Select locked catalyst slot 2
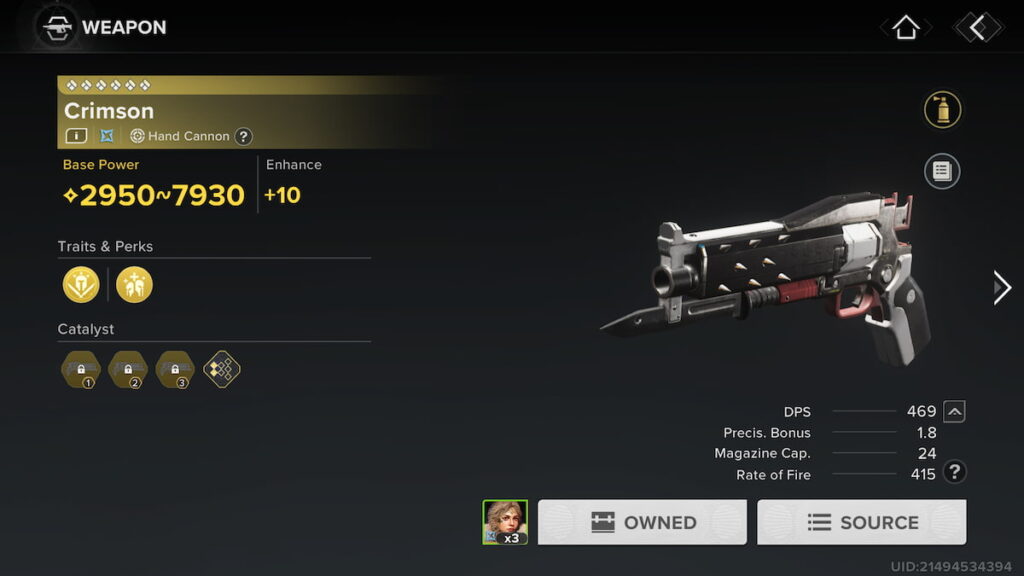 click(x=128, y=369)
